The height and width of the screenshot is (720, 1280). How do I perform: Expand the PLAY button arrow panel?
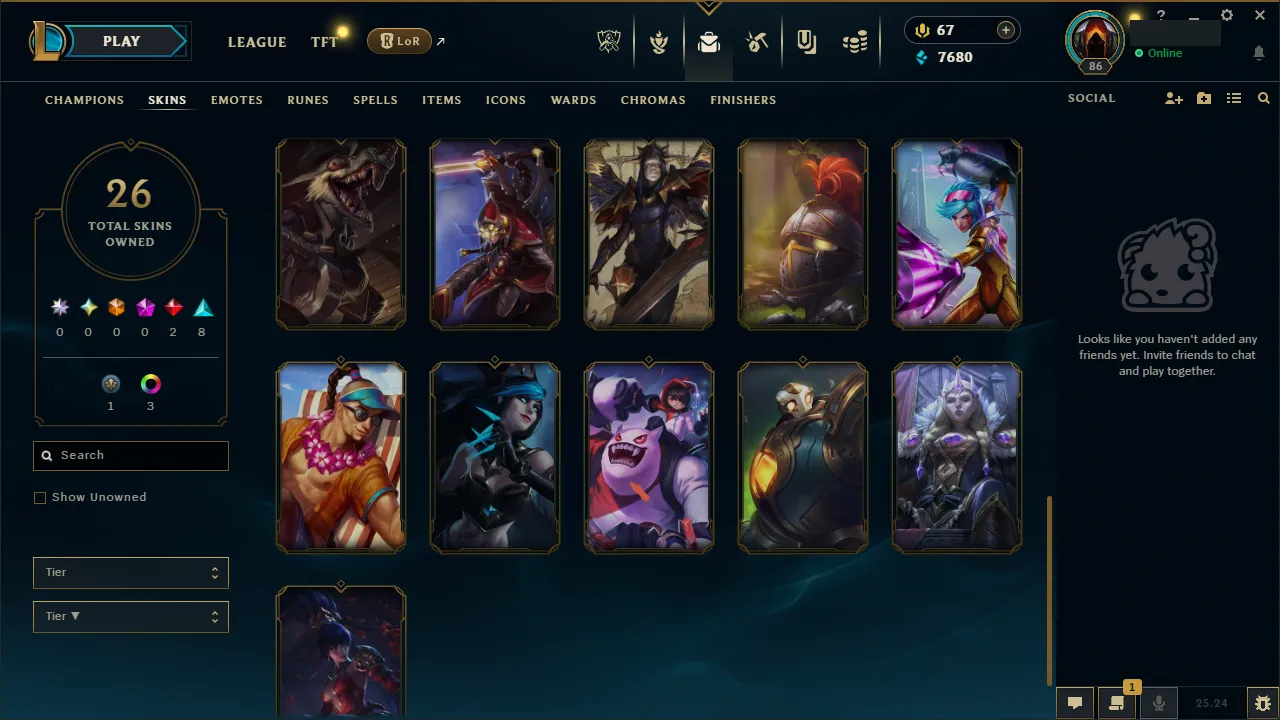coord(185,41)
